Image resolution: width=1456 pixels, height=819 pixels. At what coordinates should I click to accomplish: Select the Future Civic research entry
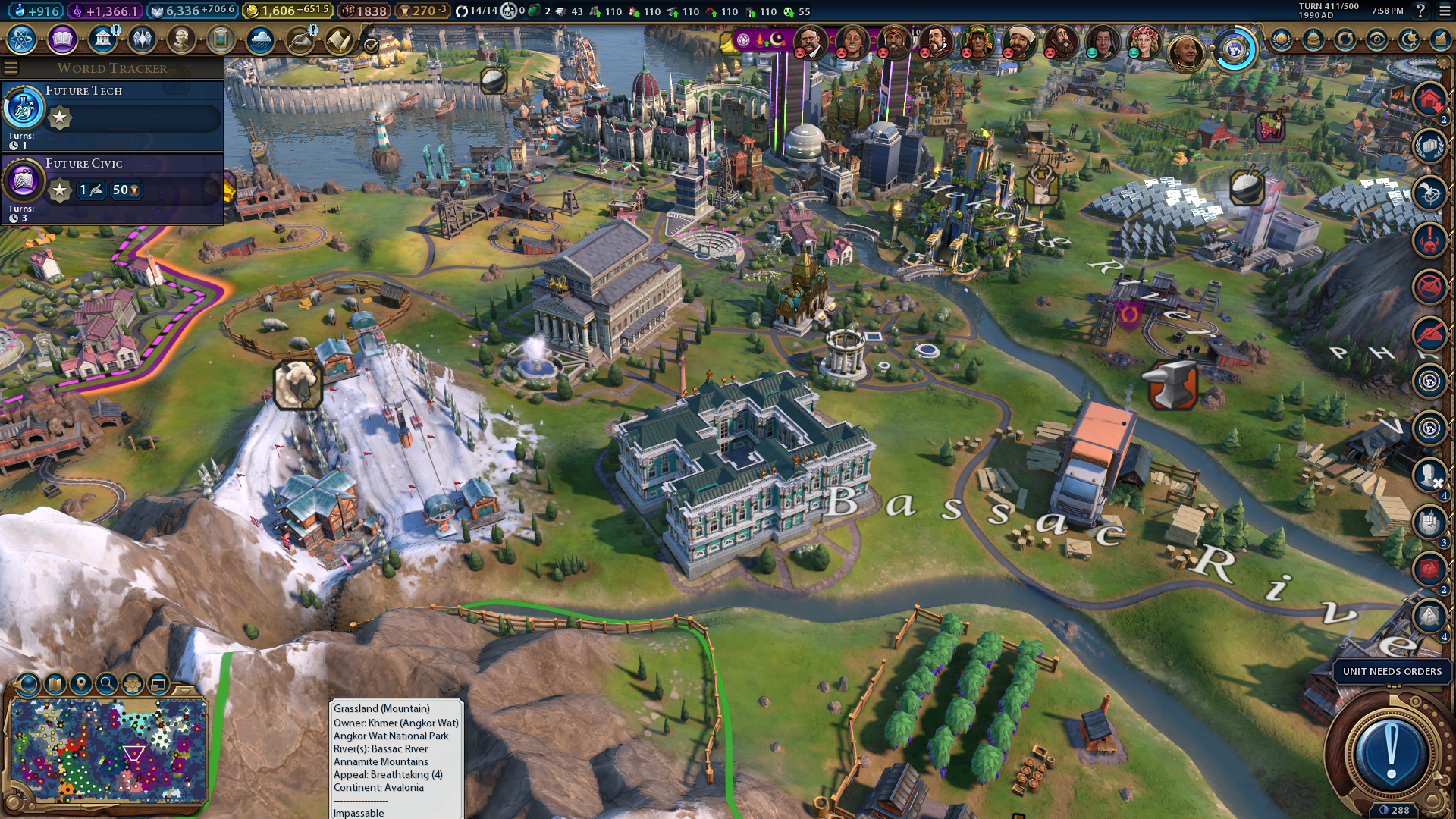(112, 187)
